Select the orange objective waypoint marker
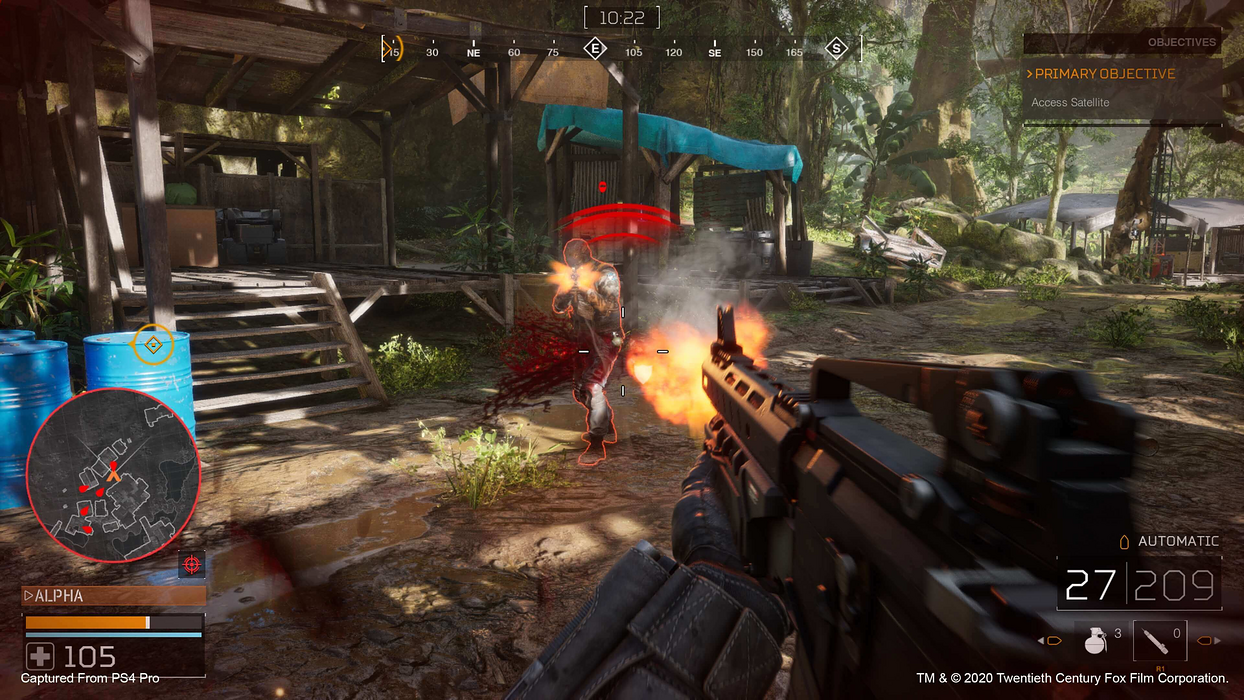 pyautogui.click(x=153, y=345)
